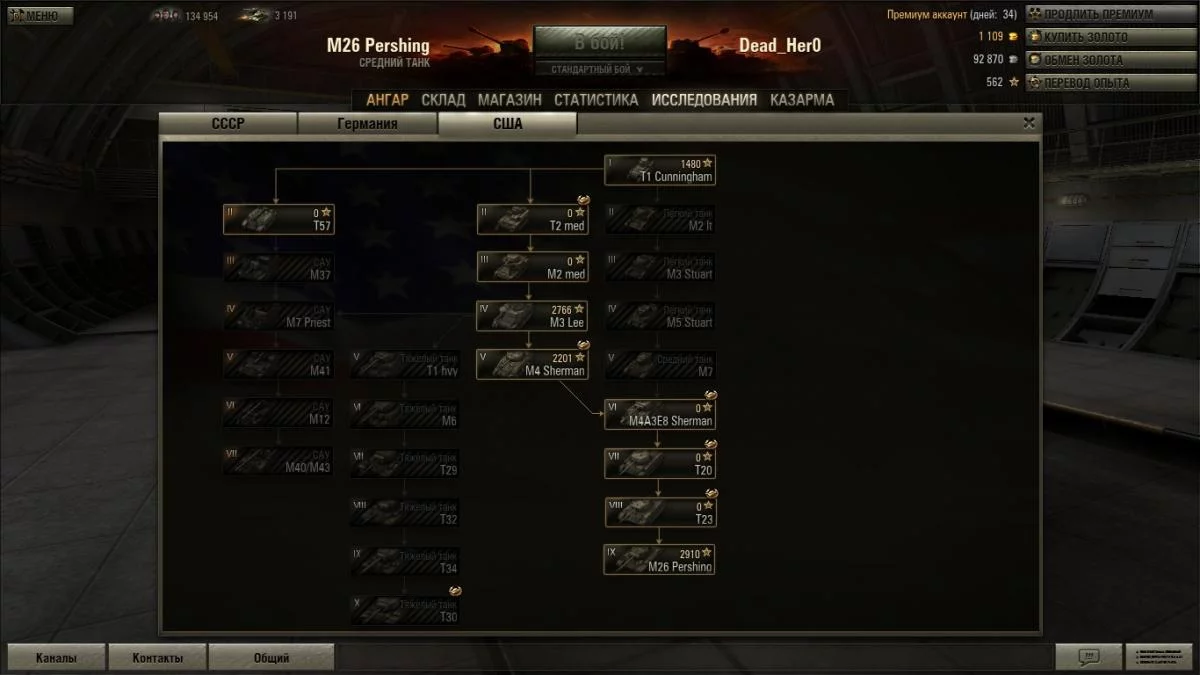This screenshot has height=675, width=1200.
Task: Open Перевод опыта conversion
Action: coord(1097,83)
